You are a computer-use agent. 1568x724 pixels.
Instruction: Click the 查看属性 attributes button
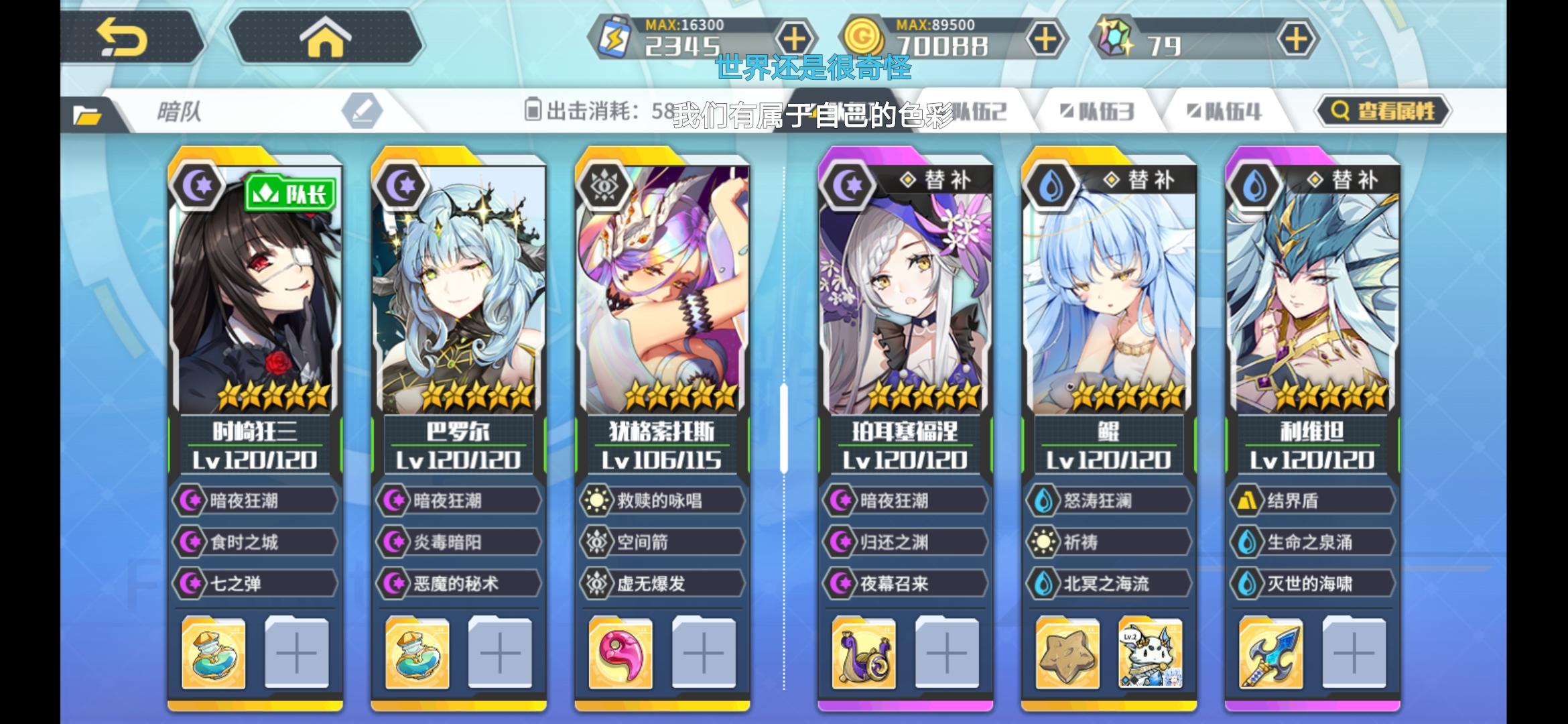[x=1382, y=112]
